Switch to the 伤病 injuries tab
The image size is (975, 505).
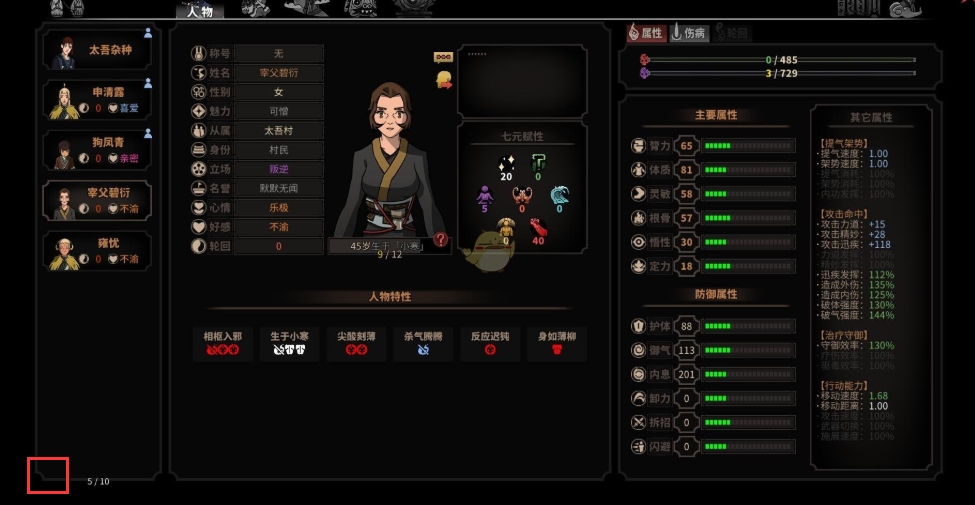coord(690,33)
